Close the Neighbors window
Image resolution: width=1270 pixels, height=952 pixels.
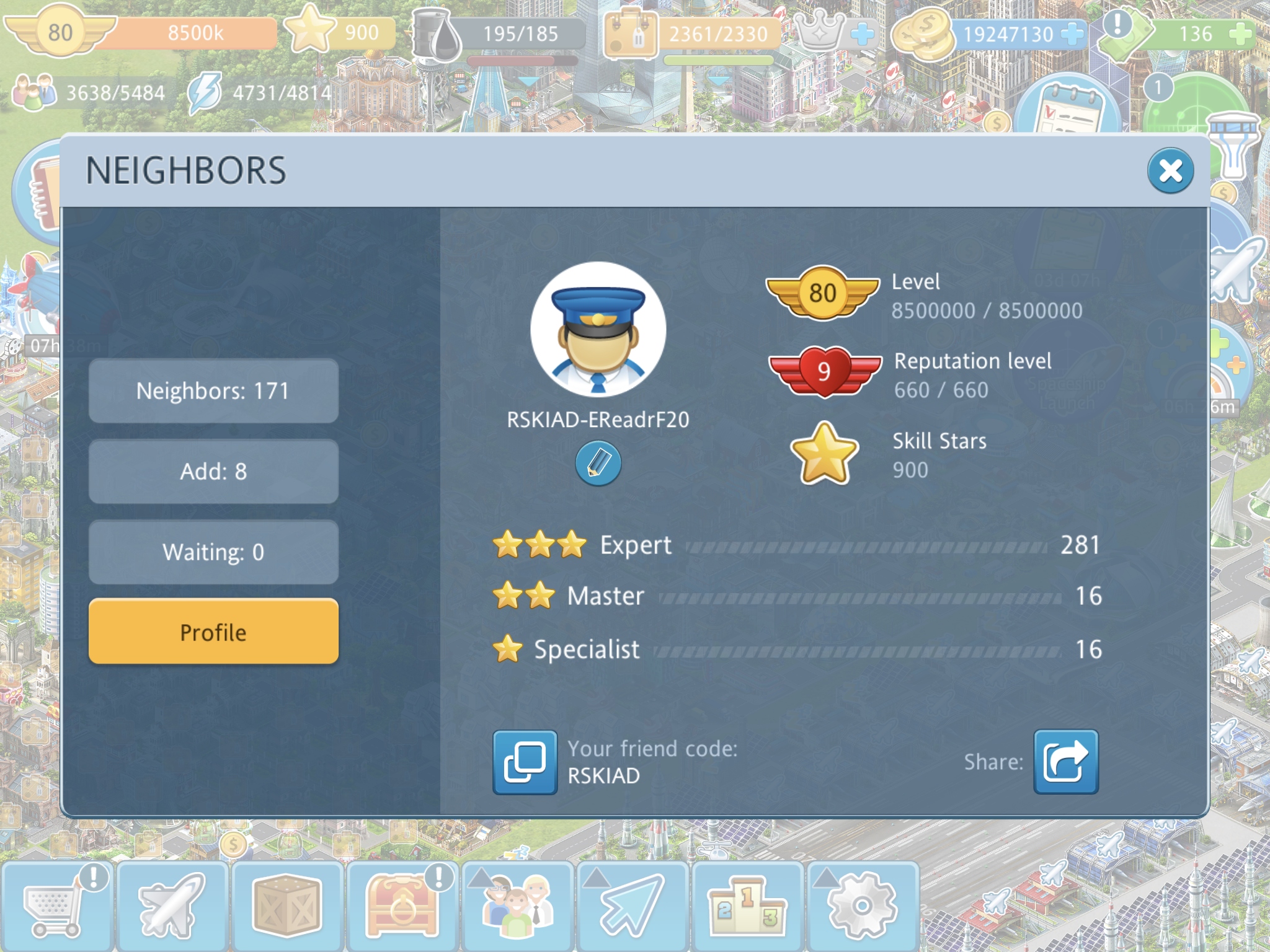click(x=1170, y=170)
